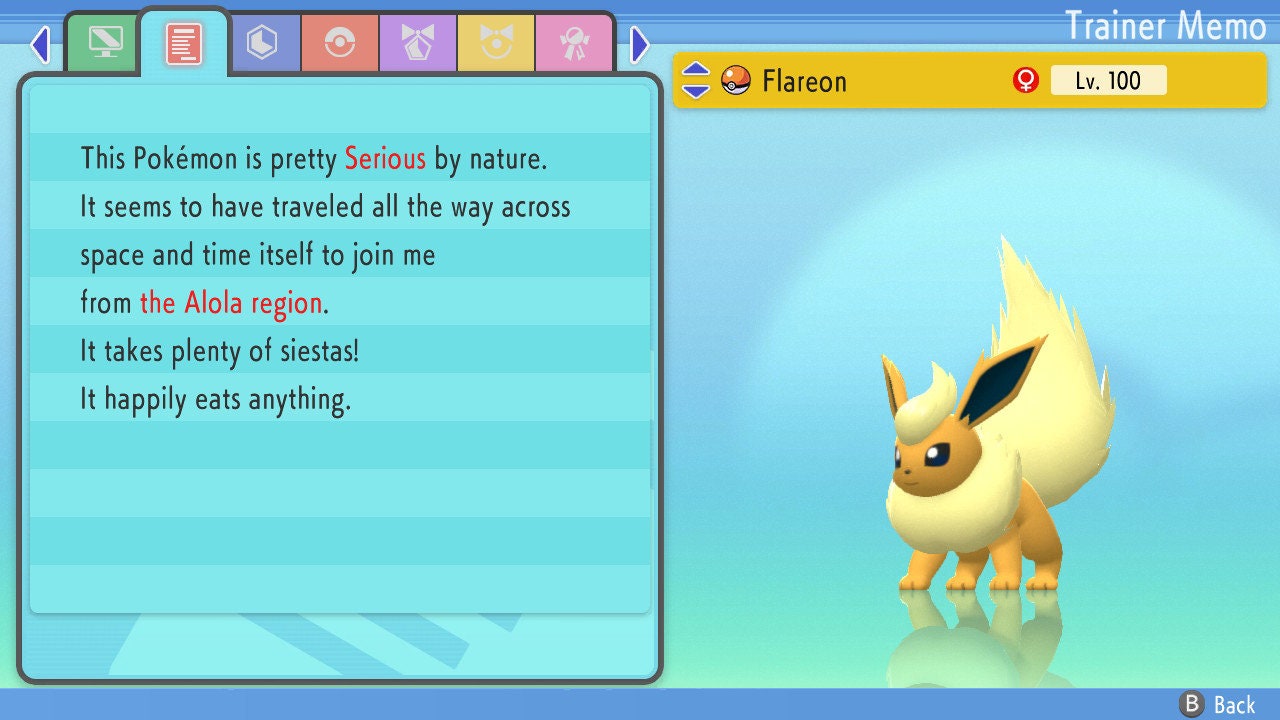Switch to the yellow bow ribbon tab
Viewport: 1280px width, 720px height.
[496, 43]
